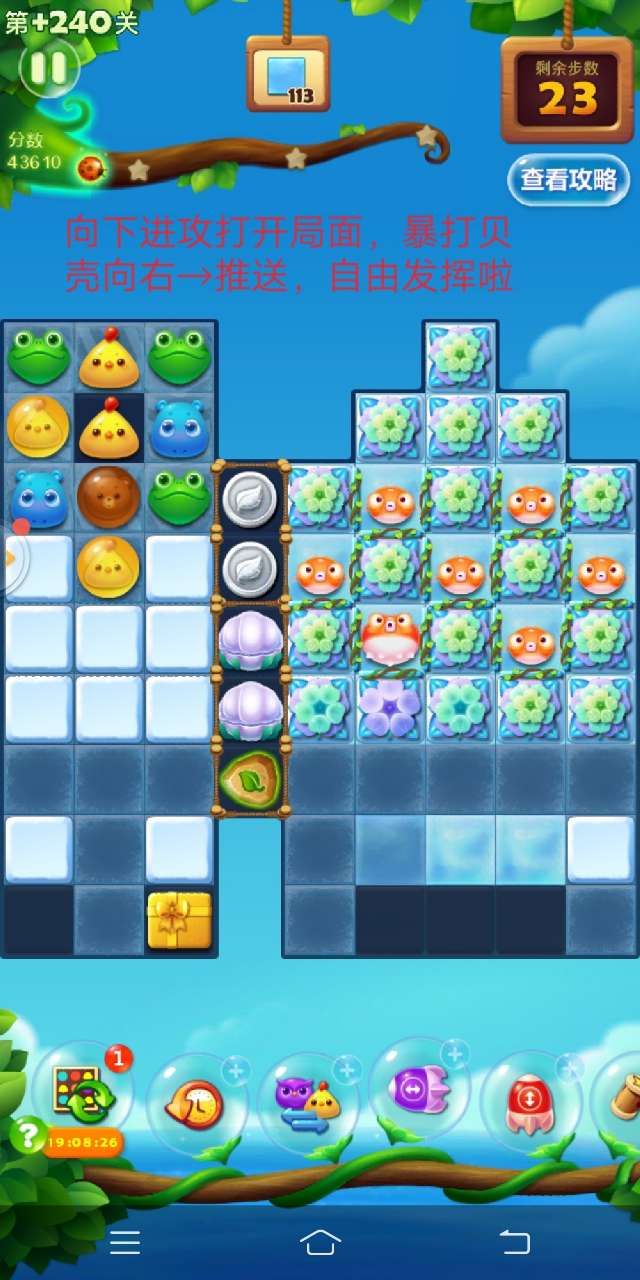Pause the game with the bubble button
Screen dimensions: 640x1280
[x=48, y=68]
